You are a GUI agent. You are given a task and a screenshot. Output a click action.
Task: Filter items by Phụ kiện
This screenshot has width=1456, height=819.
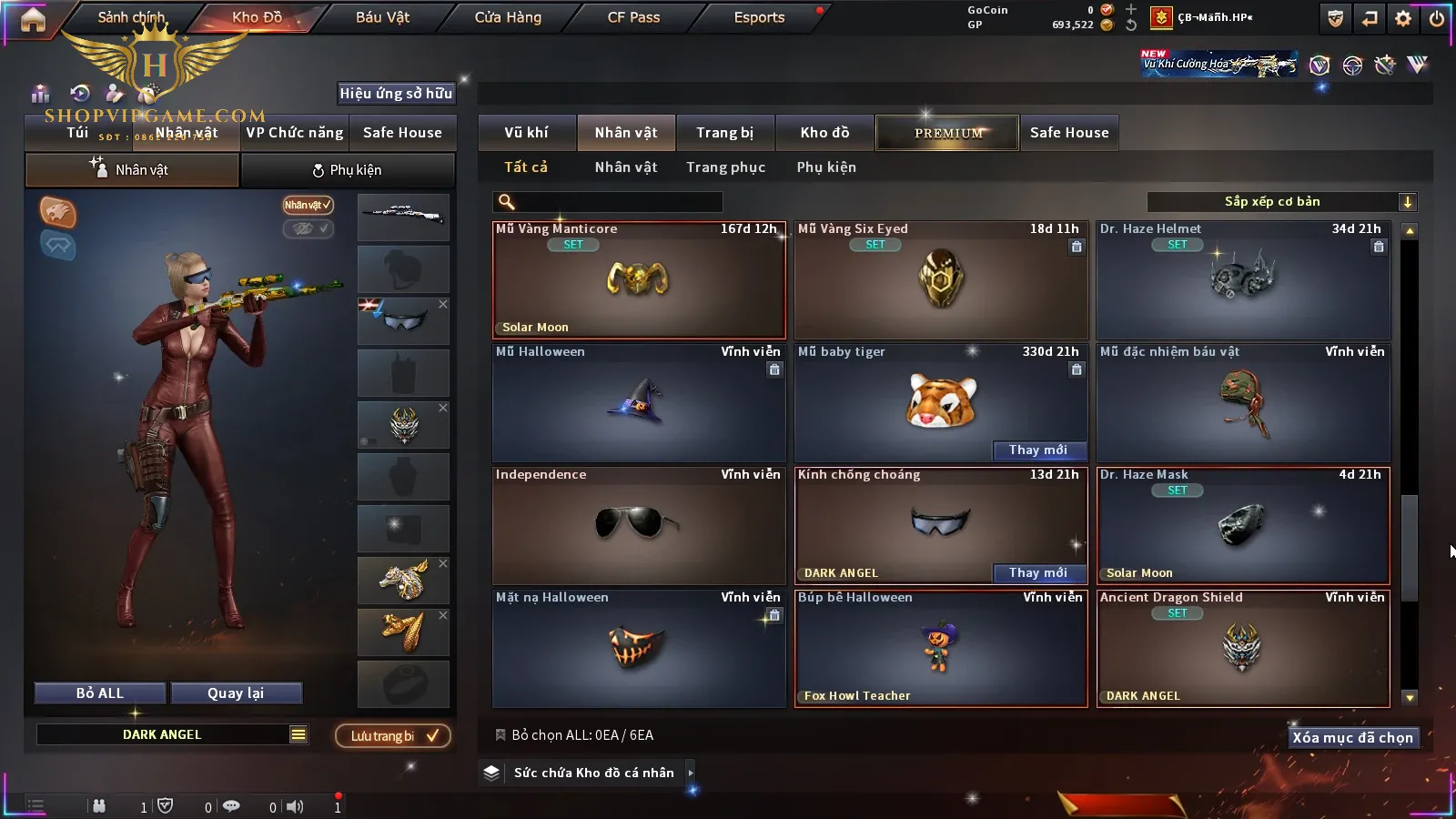coord(826,167)
